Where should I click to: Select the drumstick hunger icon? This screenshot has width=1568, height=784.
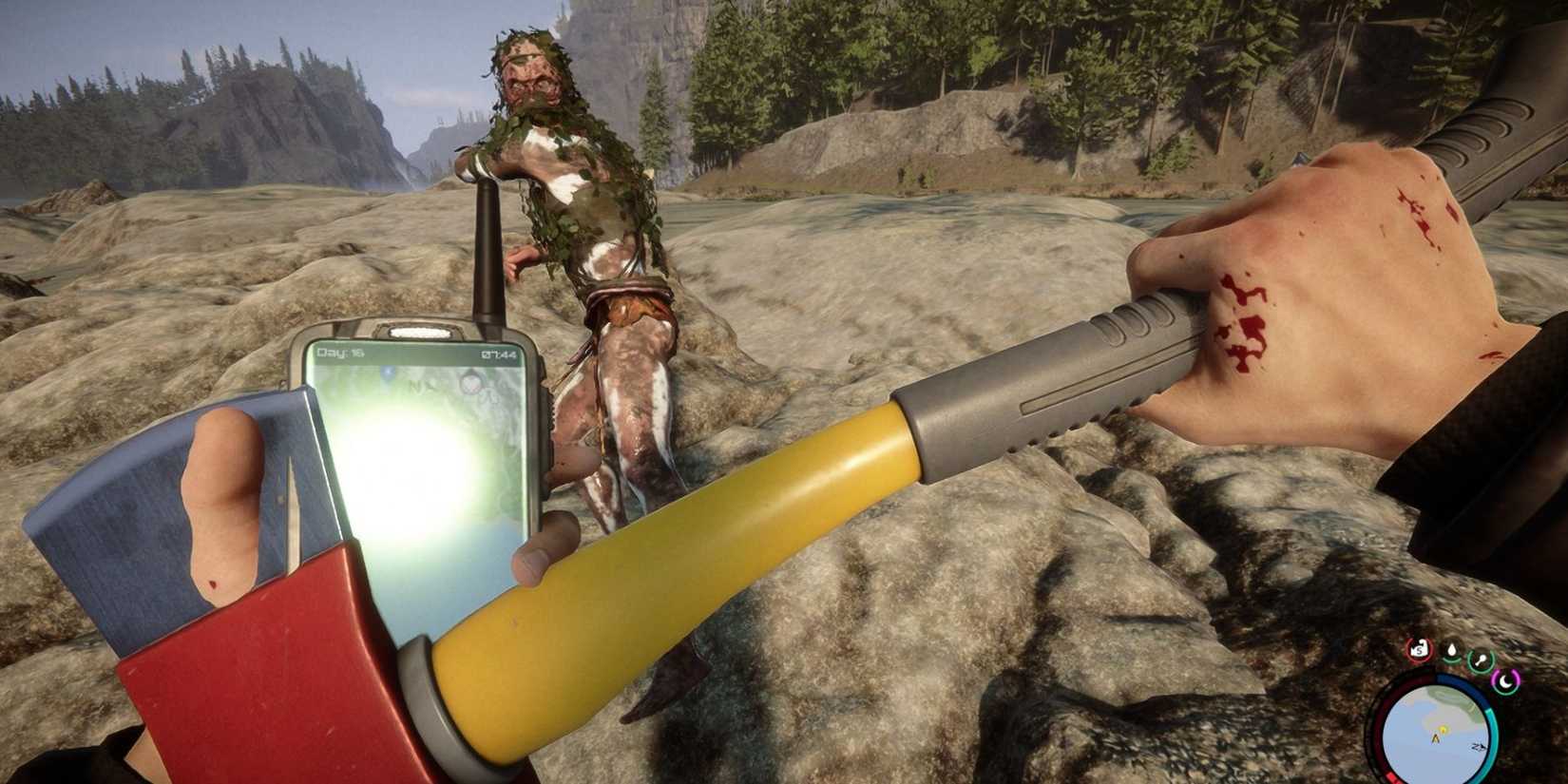point(1482,659)
